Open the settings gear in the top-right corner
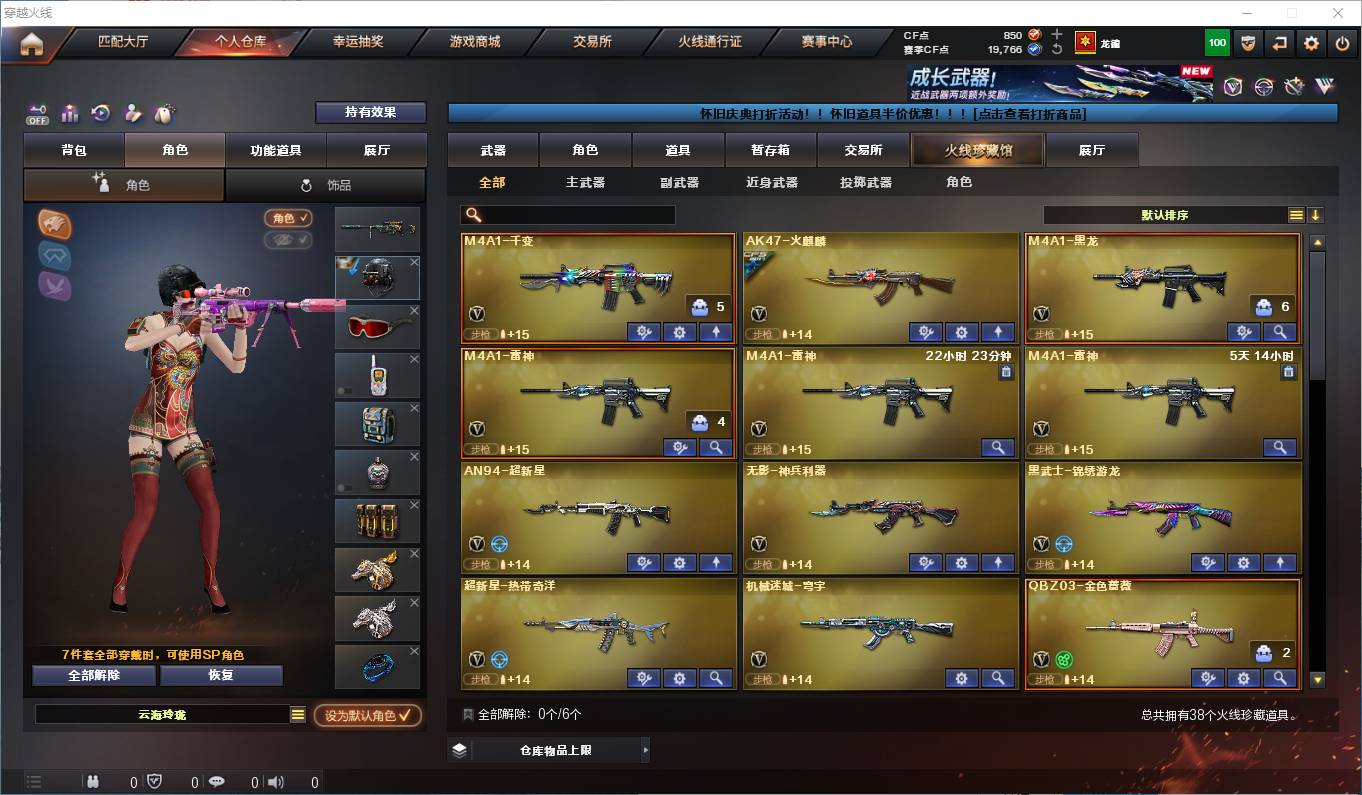The width and height of the screenshot is (1362, 795). click(1312, 43)
